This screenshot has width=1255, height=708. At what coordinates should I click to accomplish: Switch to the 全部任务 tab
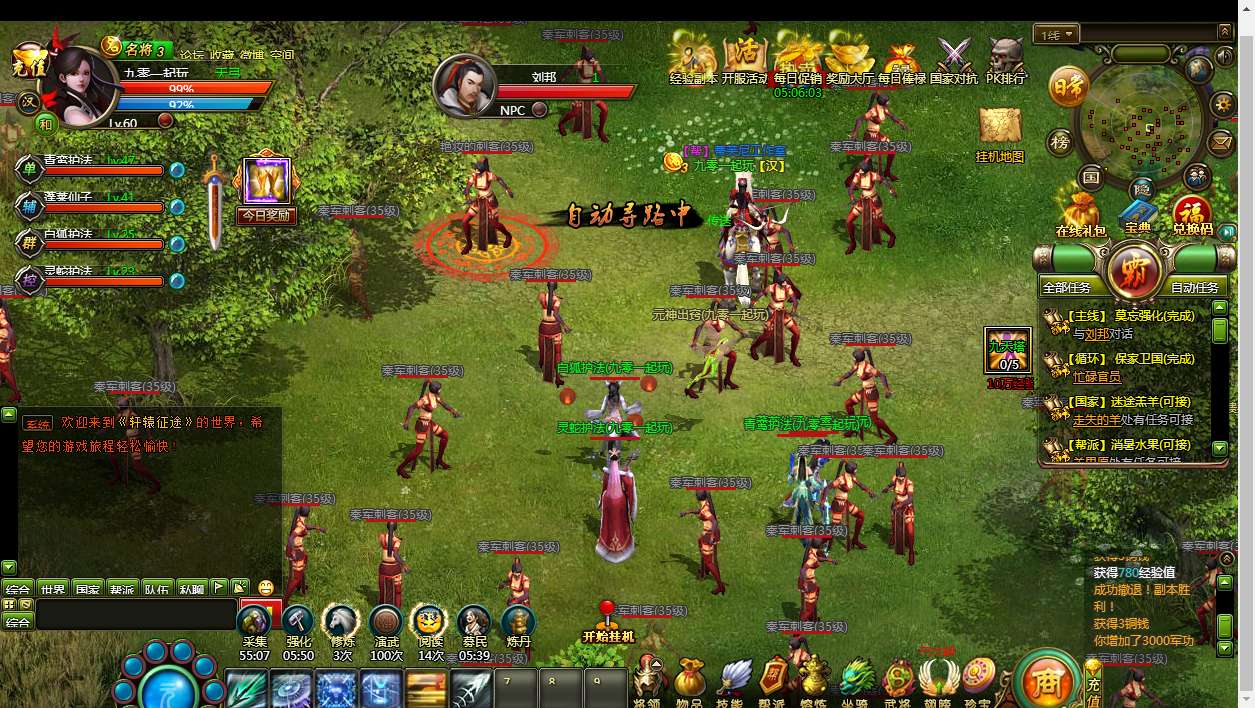[1067, 287]
